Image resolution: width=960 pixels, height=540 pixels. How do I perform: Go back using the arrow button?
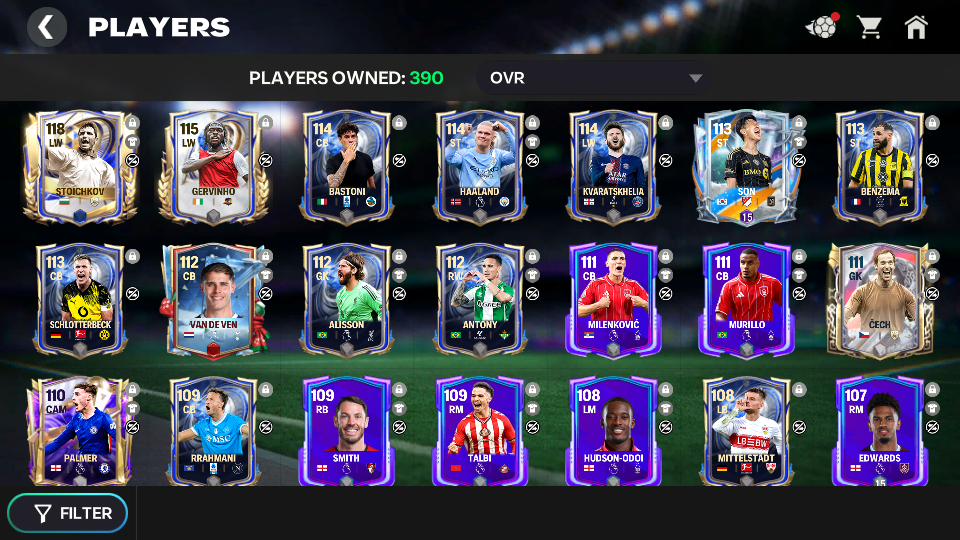point(46,27)
